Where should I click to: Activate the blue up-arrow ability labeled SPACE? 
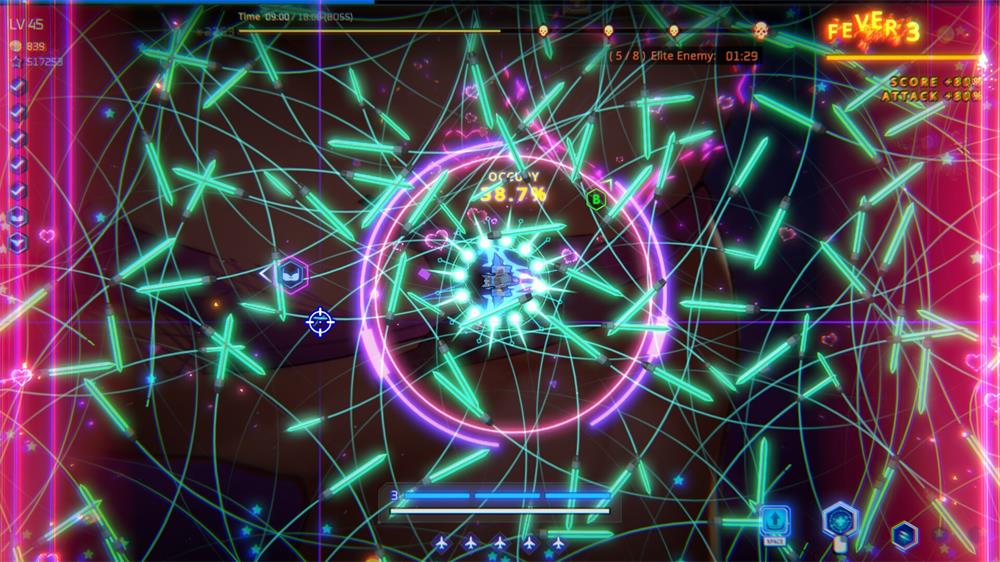pyautogui.click(x=775, y=521)
